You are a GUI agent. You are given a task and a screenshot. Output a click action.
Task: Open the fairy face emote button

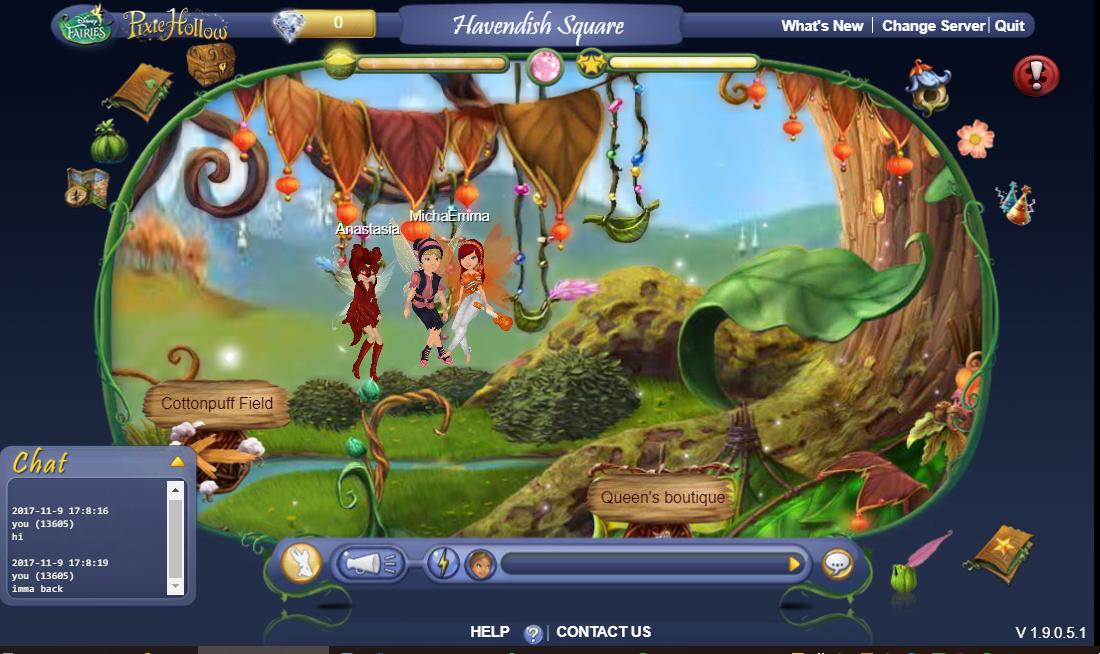(x=481, y=564)
